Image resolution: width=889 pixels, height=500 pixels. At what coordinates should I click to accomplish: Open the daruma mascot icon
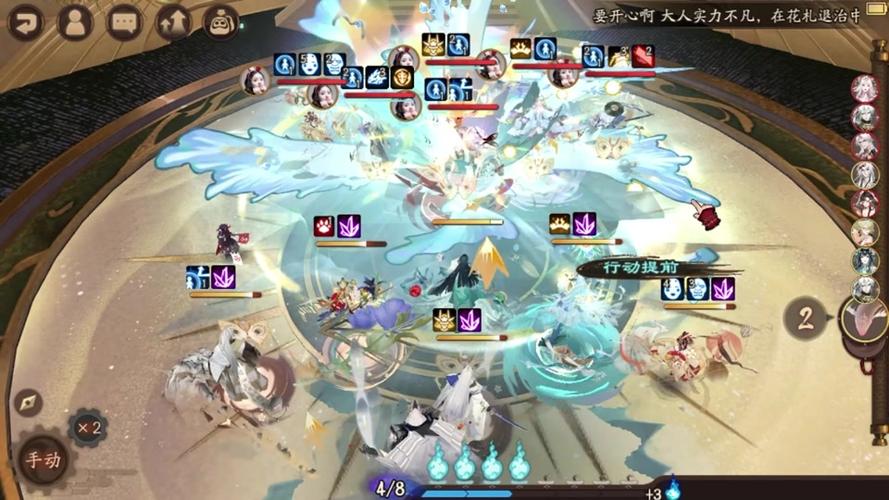click(220, 21)
